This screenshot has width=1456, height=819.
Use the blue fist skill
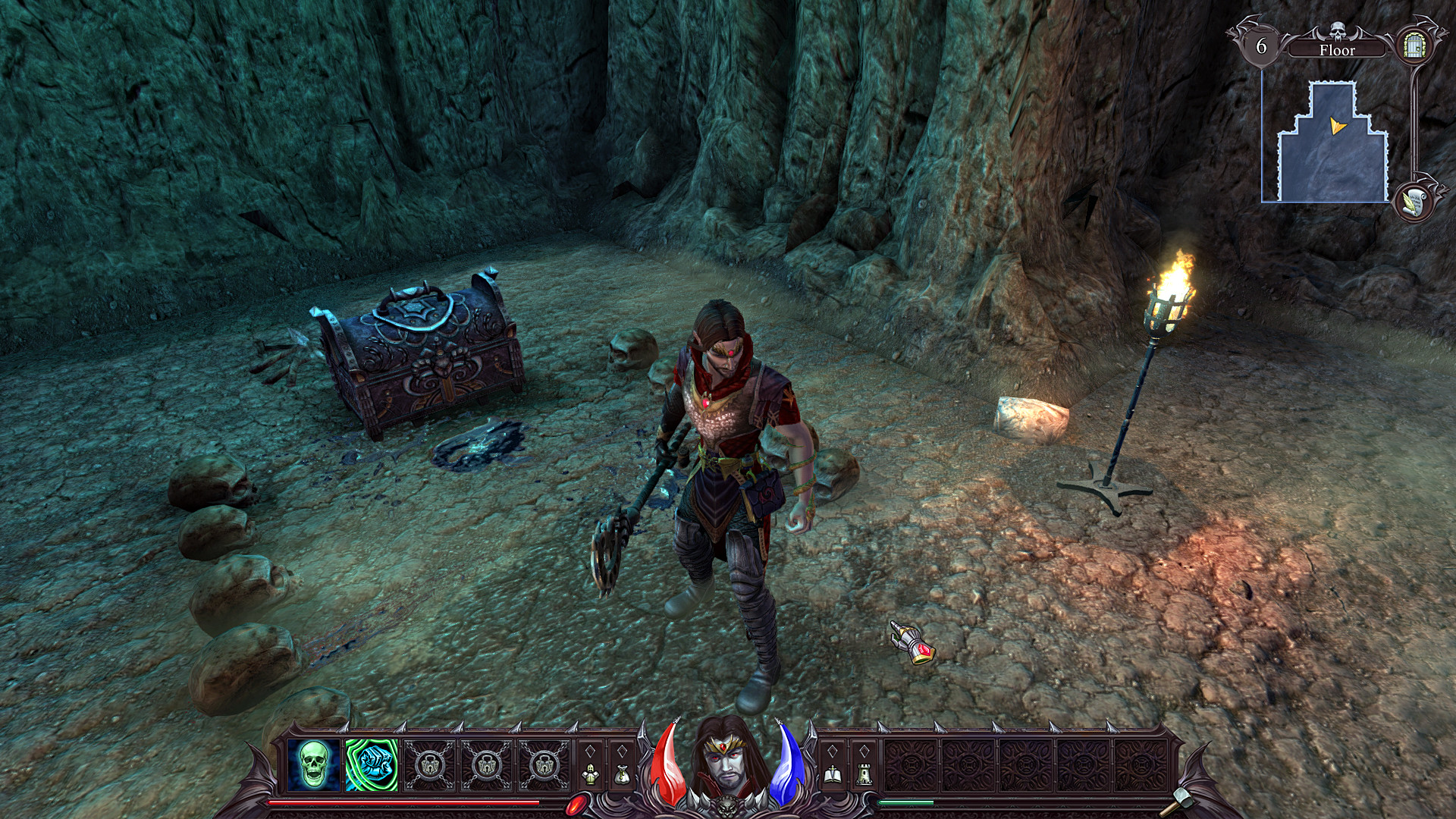372,764
